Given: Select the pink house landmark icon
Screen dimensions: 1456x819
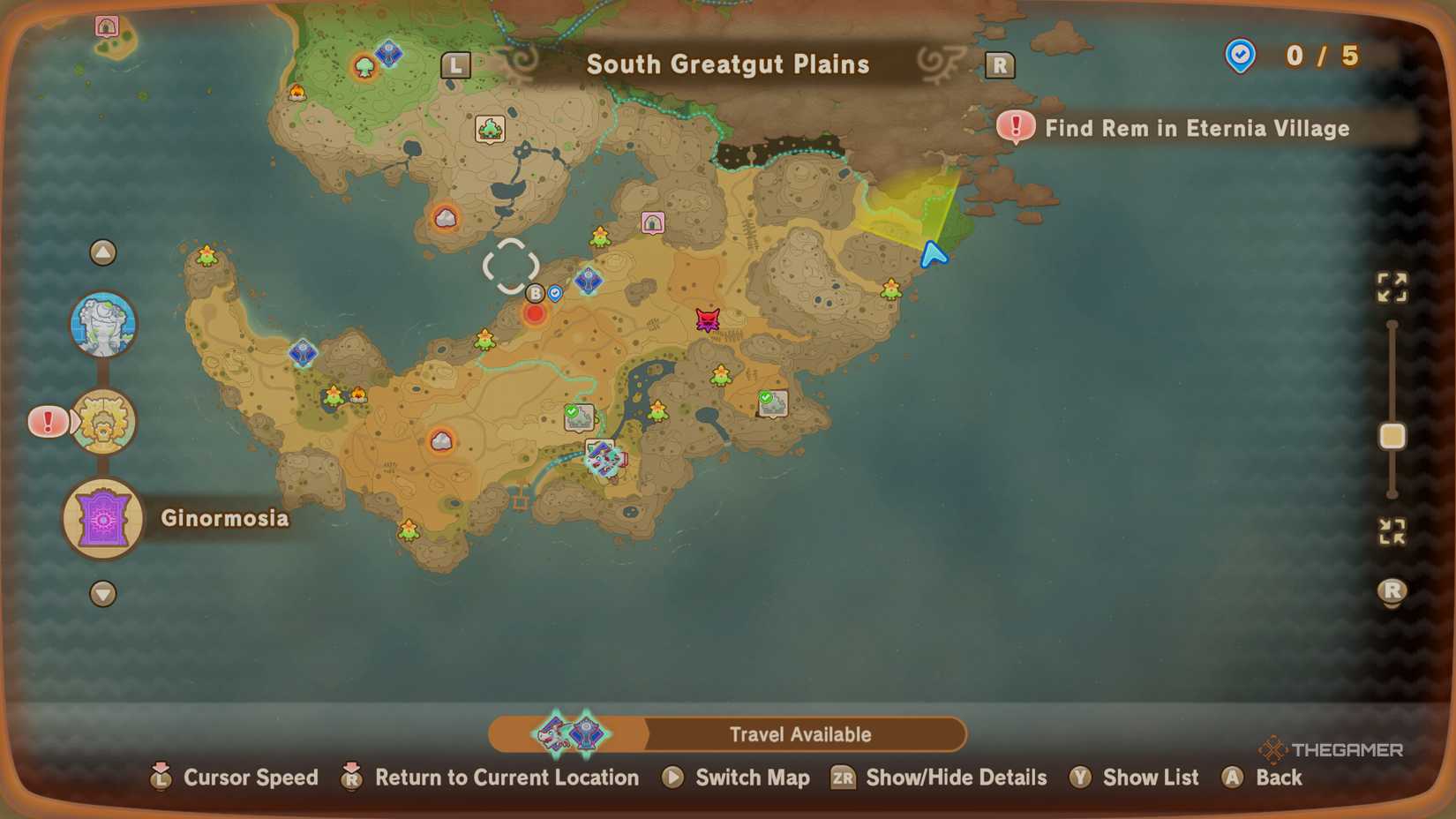Looking at the screenshot, I should 653,222.
